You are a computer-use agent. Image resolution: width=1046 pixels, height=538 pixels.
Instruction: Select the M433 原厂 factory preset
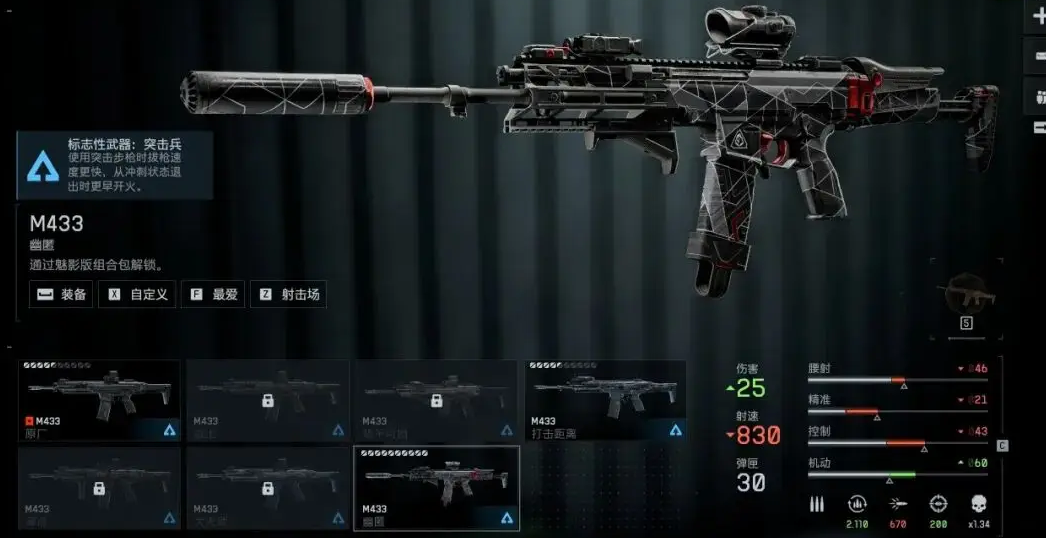tap(100, 401)
